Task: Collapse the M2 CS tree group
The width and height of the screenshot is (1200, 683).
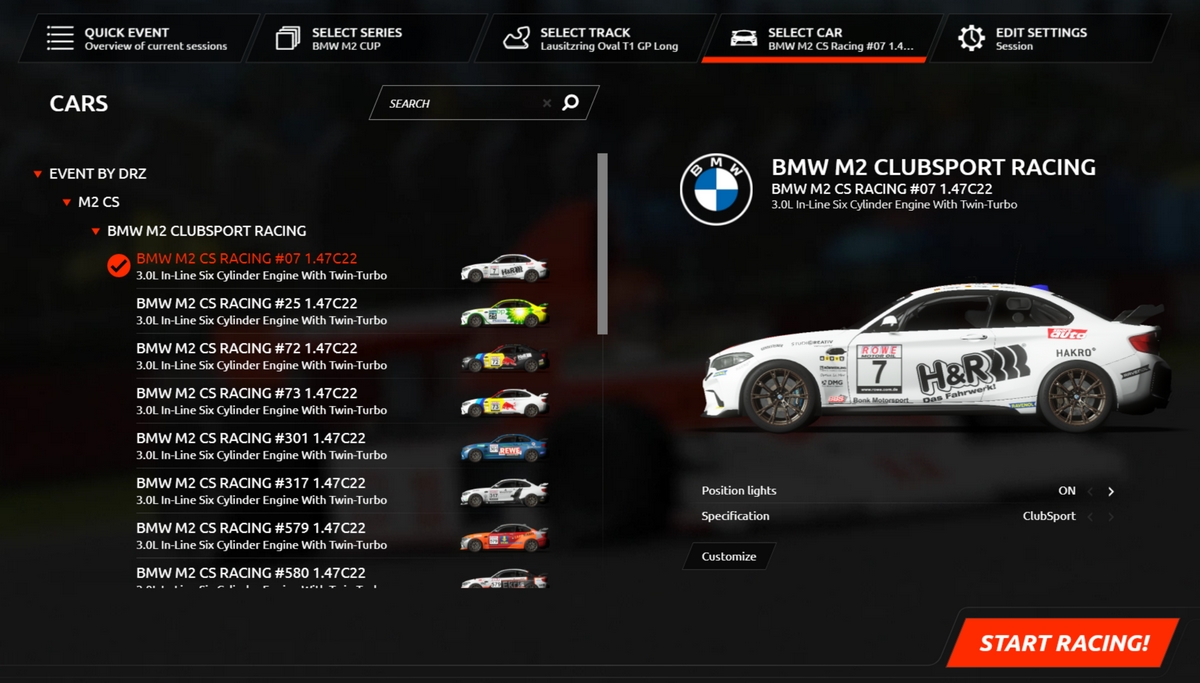Action: [x=67, y=203]
